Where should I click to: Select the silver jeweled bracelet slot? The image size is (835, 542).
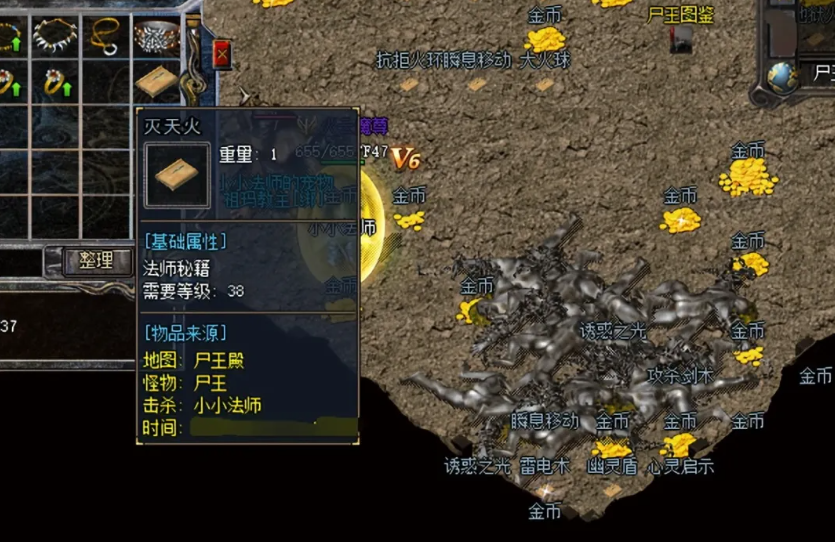click(x=156, y=36)
